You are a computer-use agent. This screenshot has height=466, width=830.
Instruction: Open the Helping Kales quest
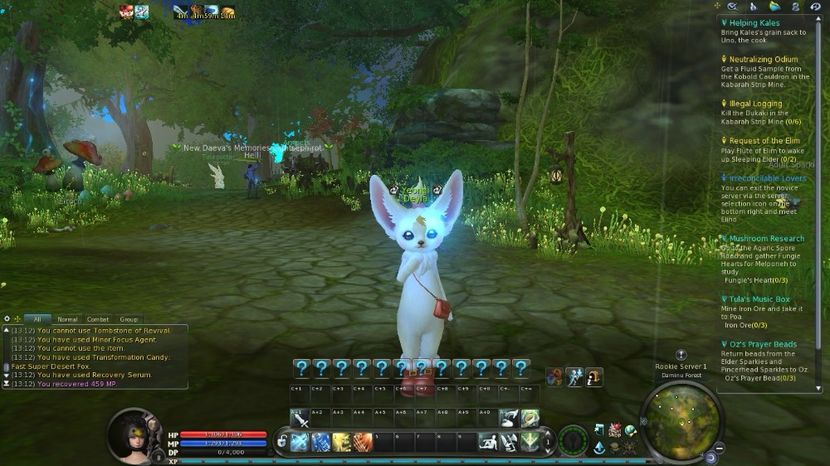click(755, 21)
